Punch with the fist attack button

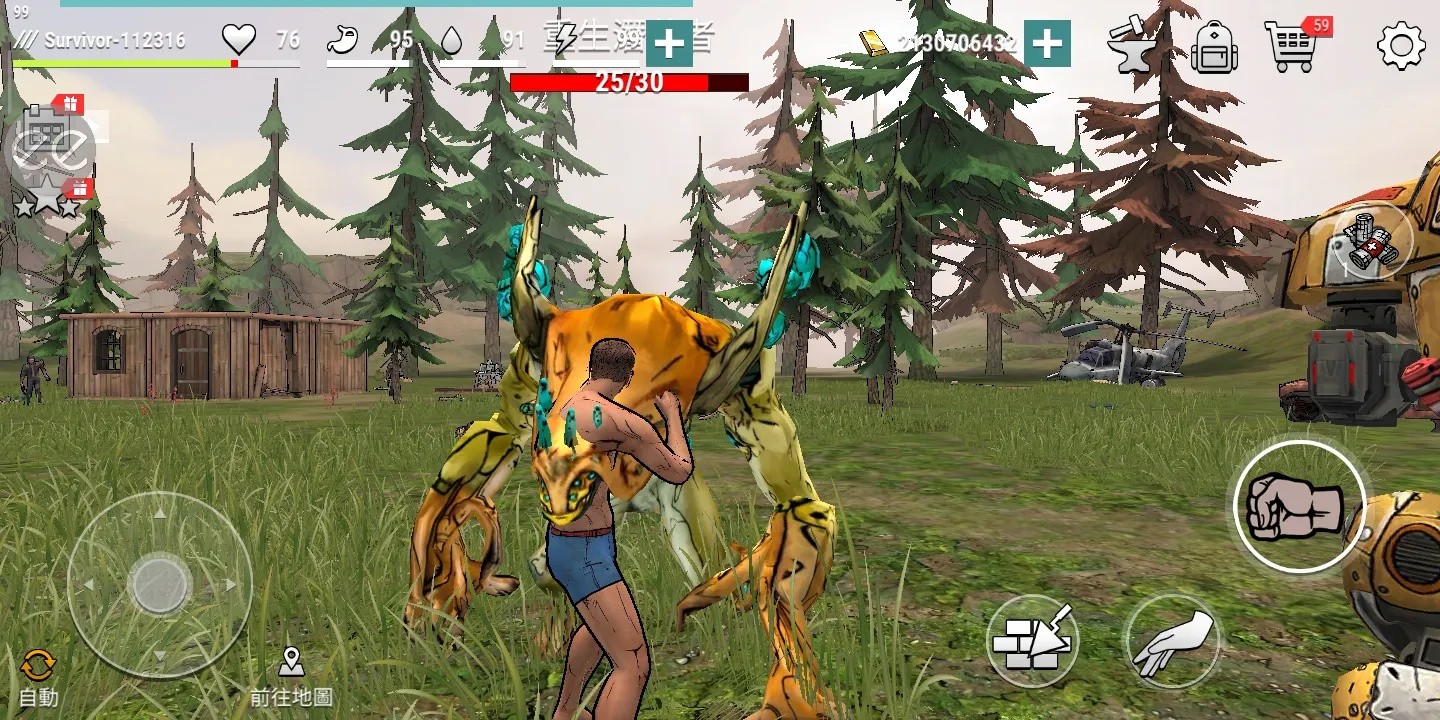(x=1299, y=507)
